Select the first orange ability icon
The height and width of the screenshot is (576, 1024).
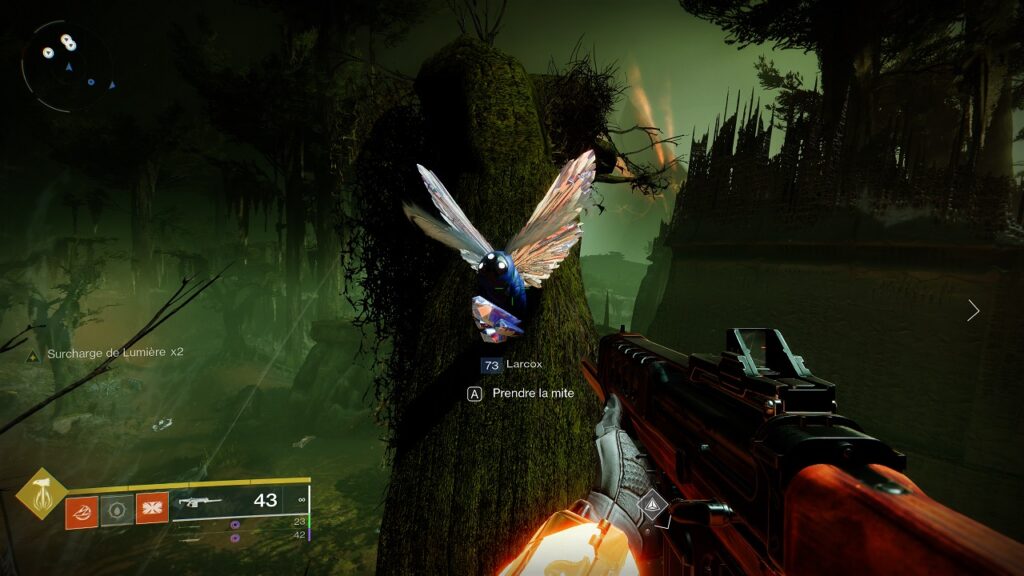pyautogui.click(x=81, y=510)
